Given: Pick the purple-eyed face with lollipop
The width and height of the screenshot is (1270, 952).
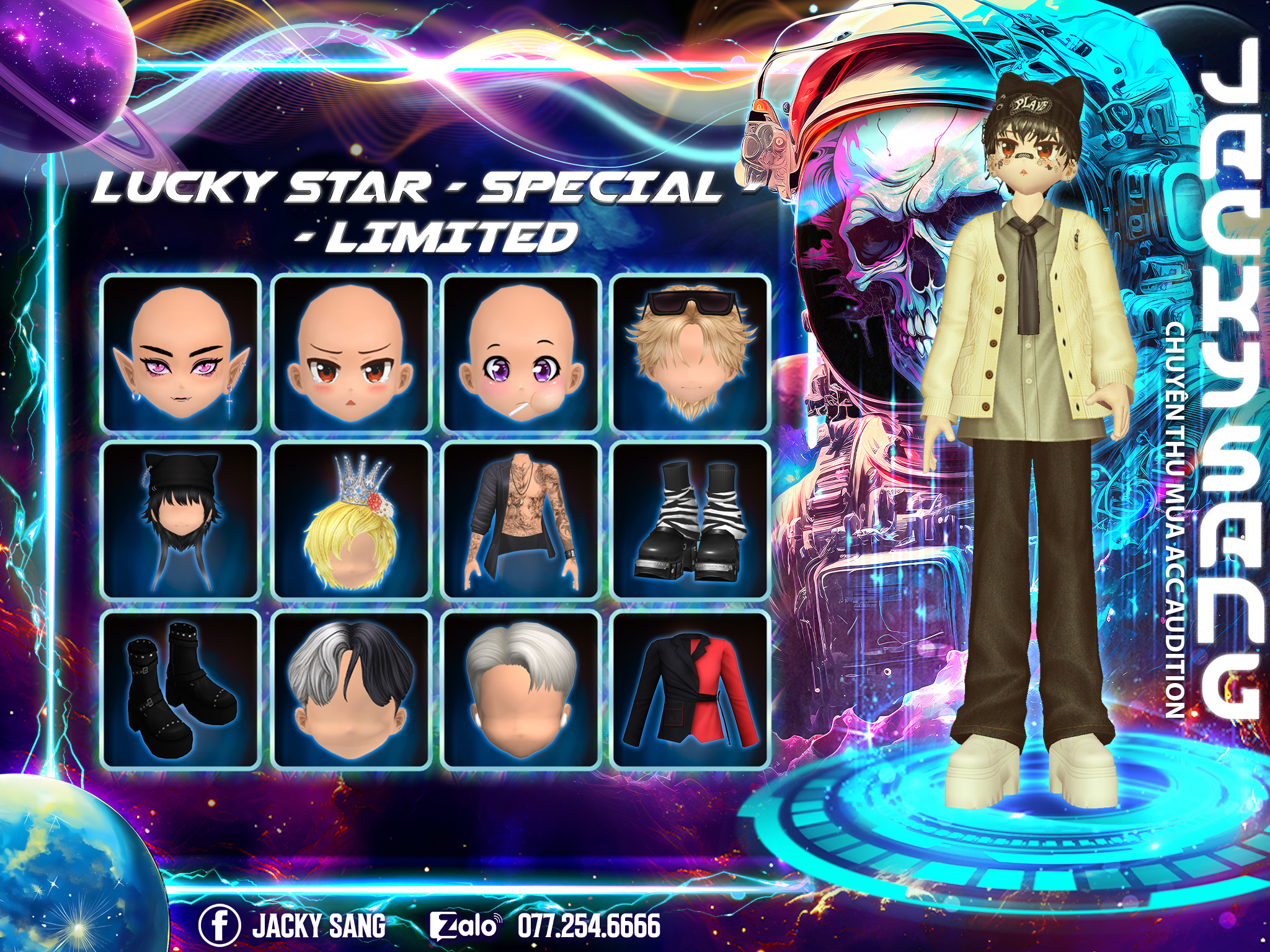Looking at the screenshot, I should click(521, 353).
